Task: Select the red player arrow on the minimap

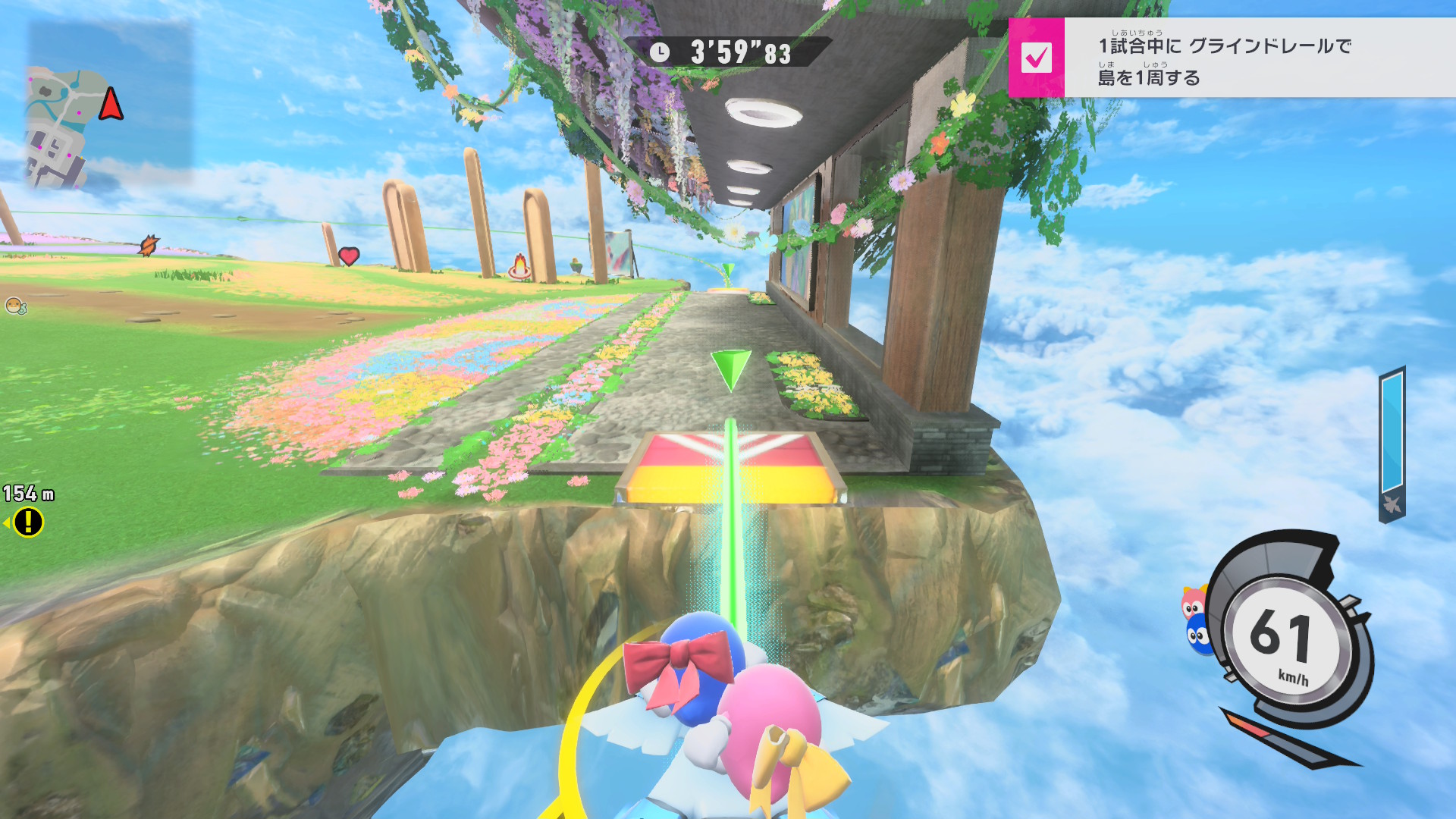Action: [x=111, y=104]
